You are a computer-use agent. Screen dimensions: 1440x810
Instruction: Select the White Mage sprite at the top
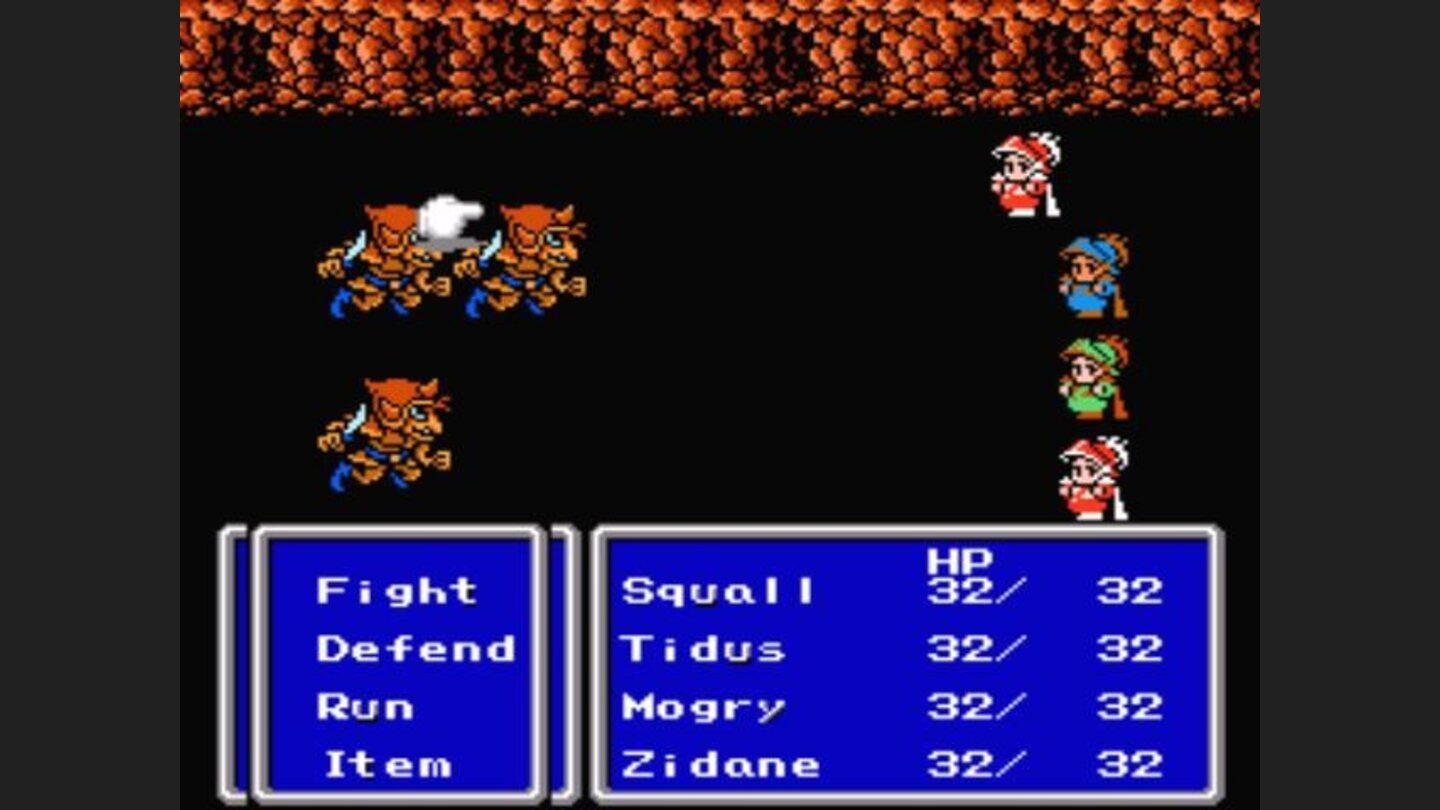(1020, 175)
